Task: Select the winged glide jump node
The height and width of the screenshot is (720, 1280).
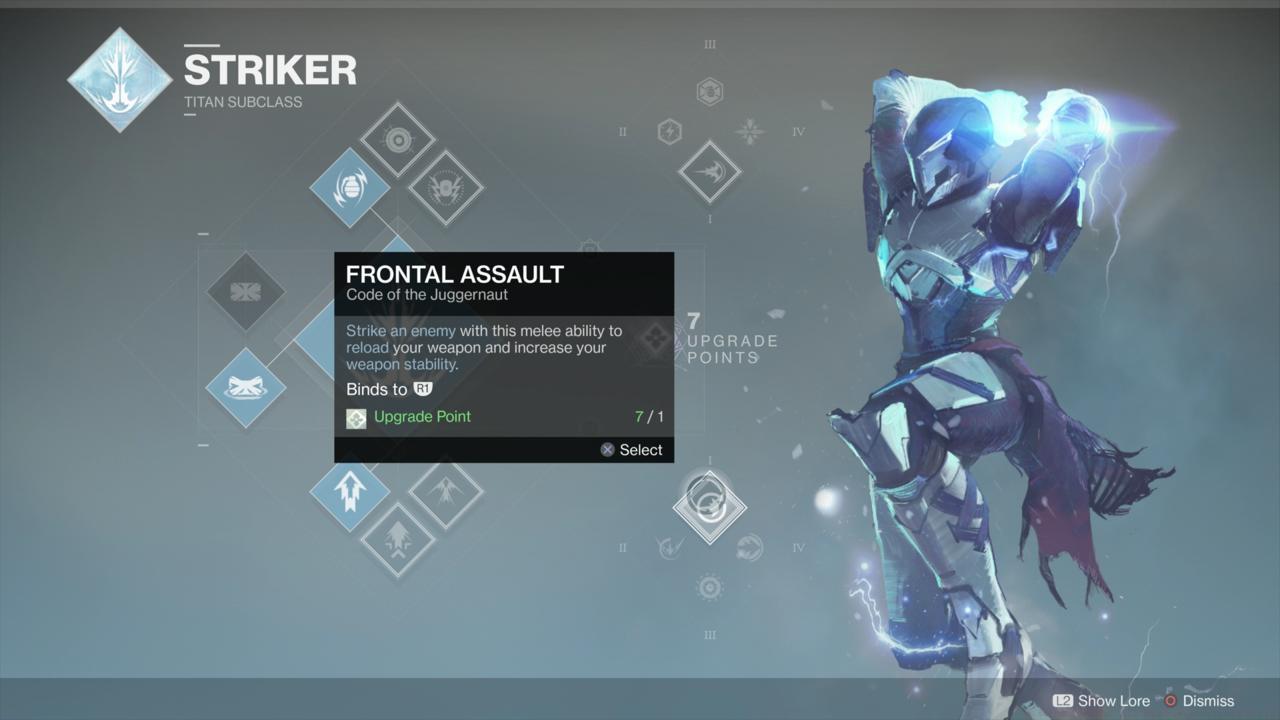Action: pyautogui.click(x=445, y=492)
